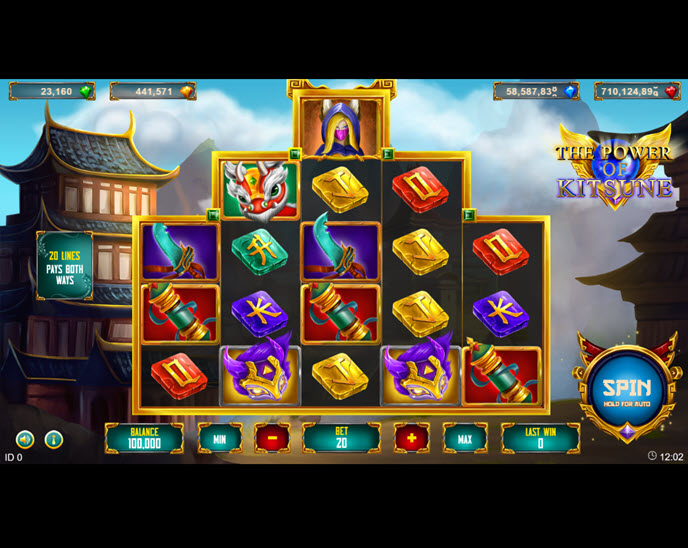Toggle sound with the speaker icon
688x548 pixels.
click(x=25, y=439)
